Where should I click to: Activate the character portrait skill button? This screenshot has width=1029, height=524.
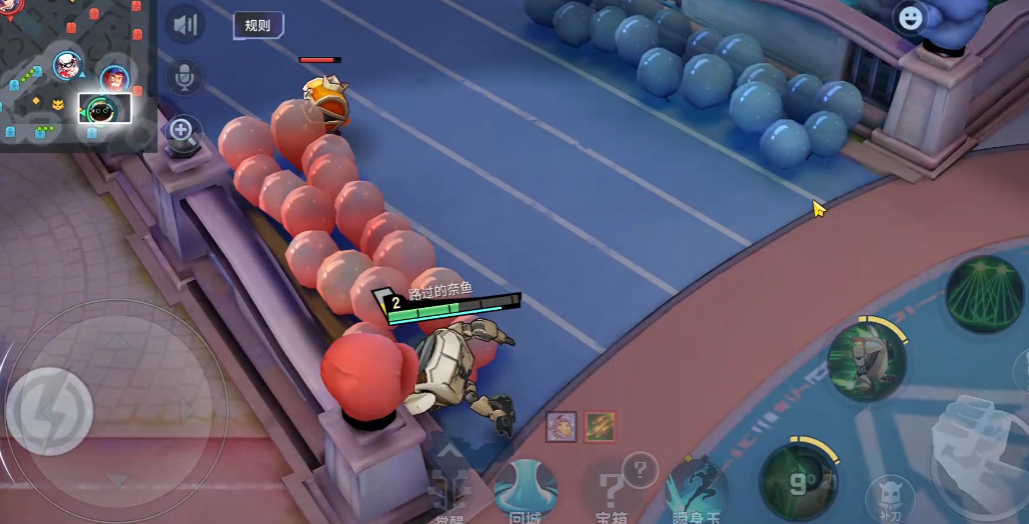pyautogui.click(x=866, y=360)
